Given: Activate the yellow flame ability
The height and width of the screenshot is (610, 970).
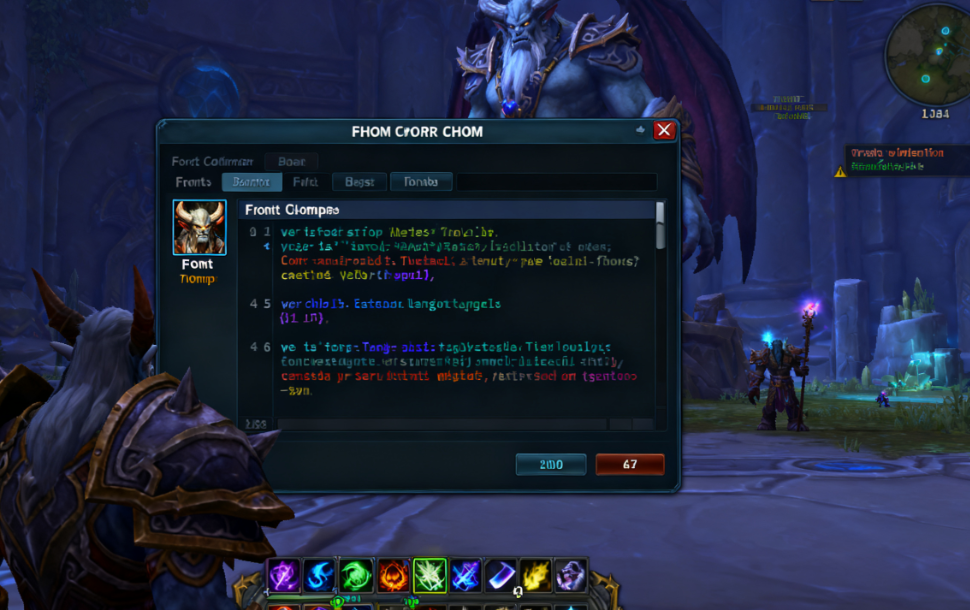Looking at the screenshot, I should [536, 575].
